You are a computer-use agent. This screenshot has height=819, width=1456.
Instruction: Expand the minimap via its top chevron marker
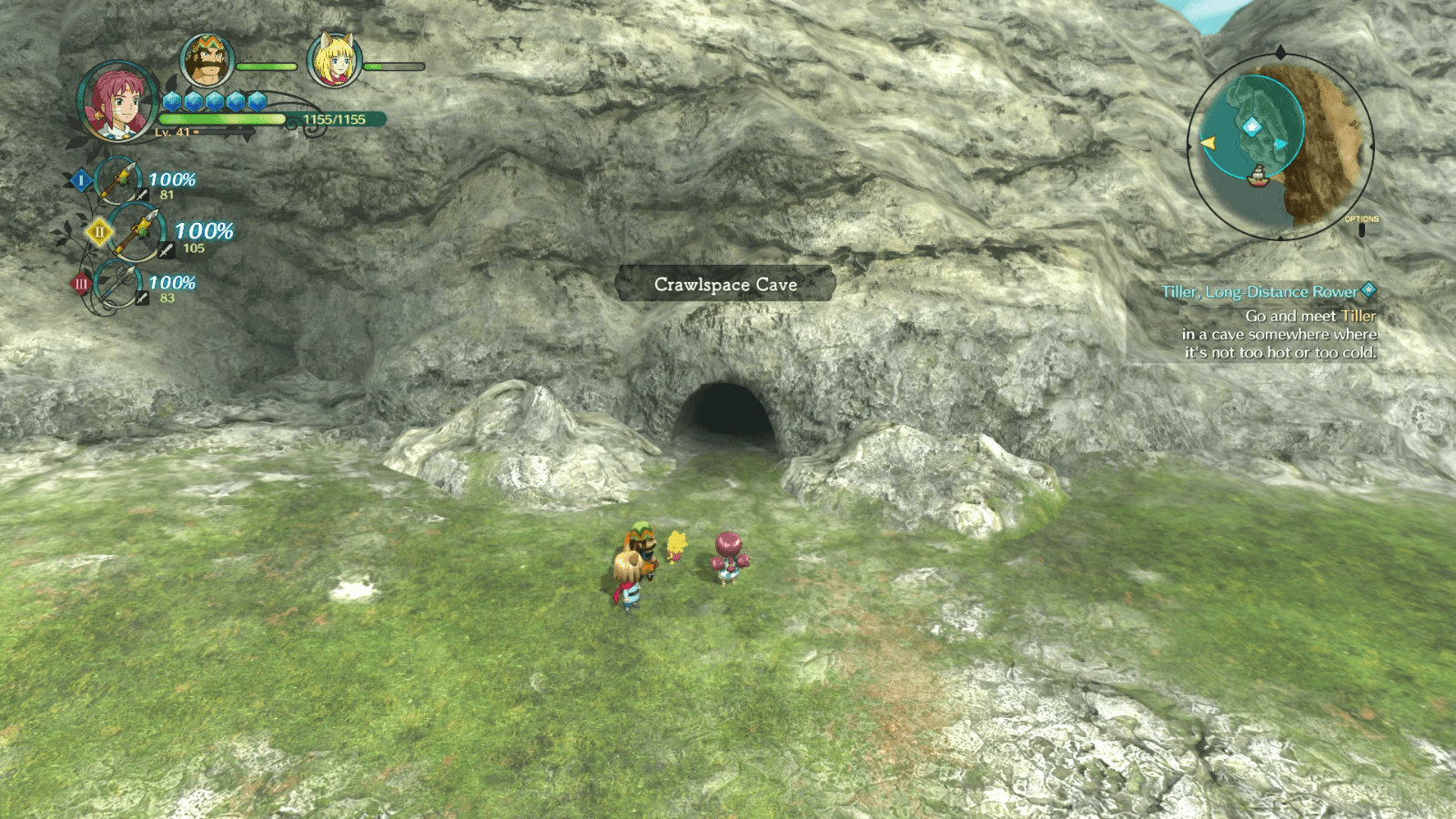[x=1280, y=50]
